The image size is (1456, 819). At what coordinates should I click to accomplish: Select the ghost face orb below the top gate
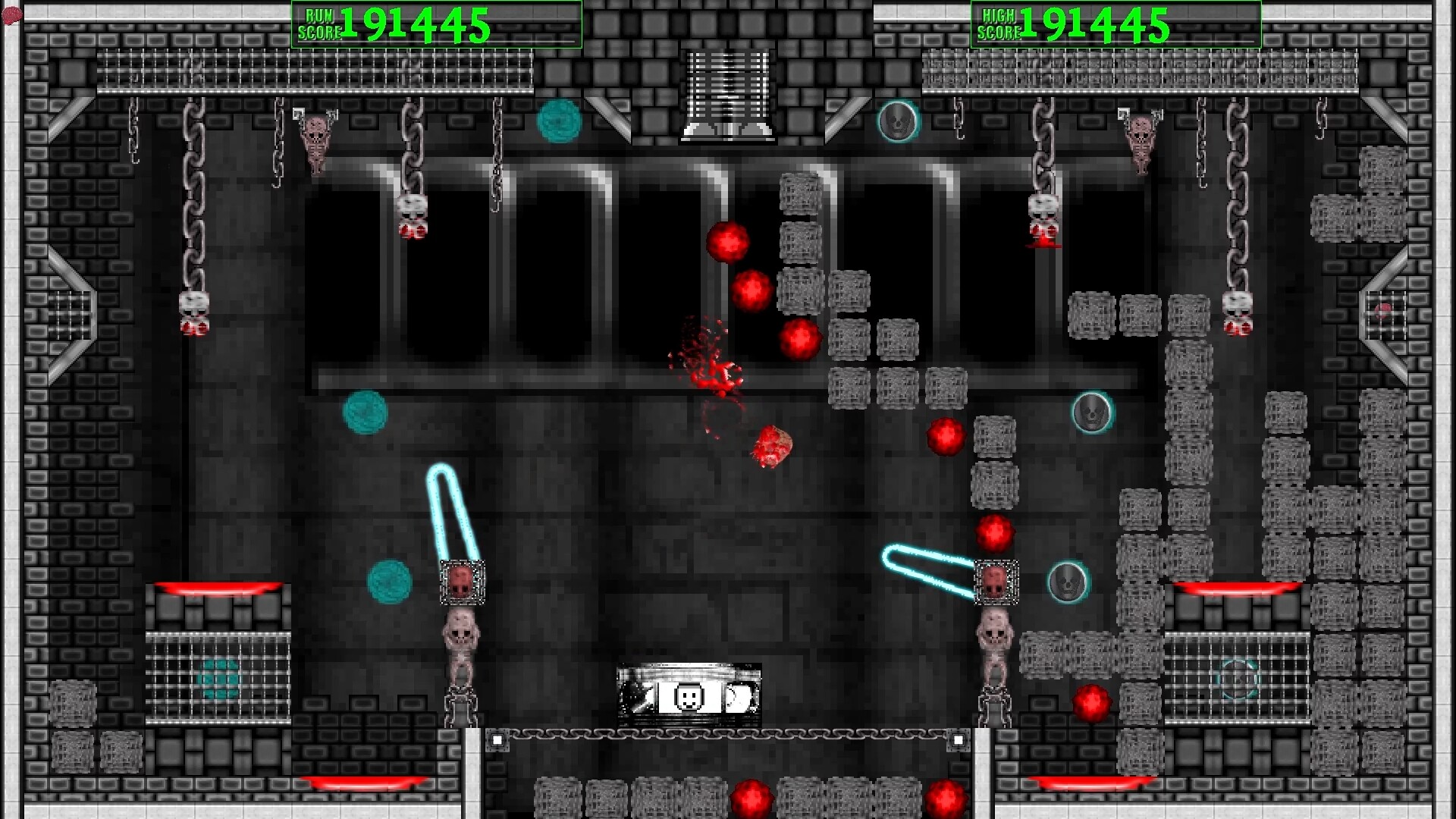coord(896,121)
